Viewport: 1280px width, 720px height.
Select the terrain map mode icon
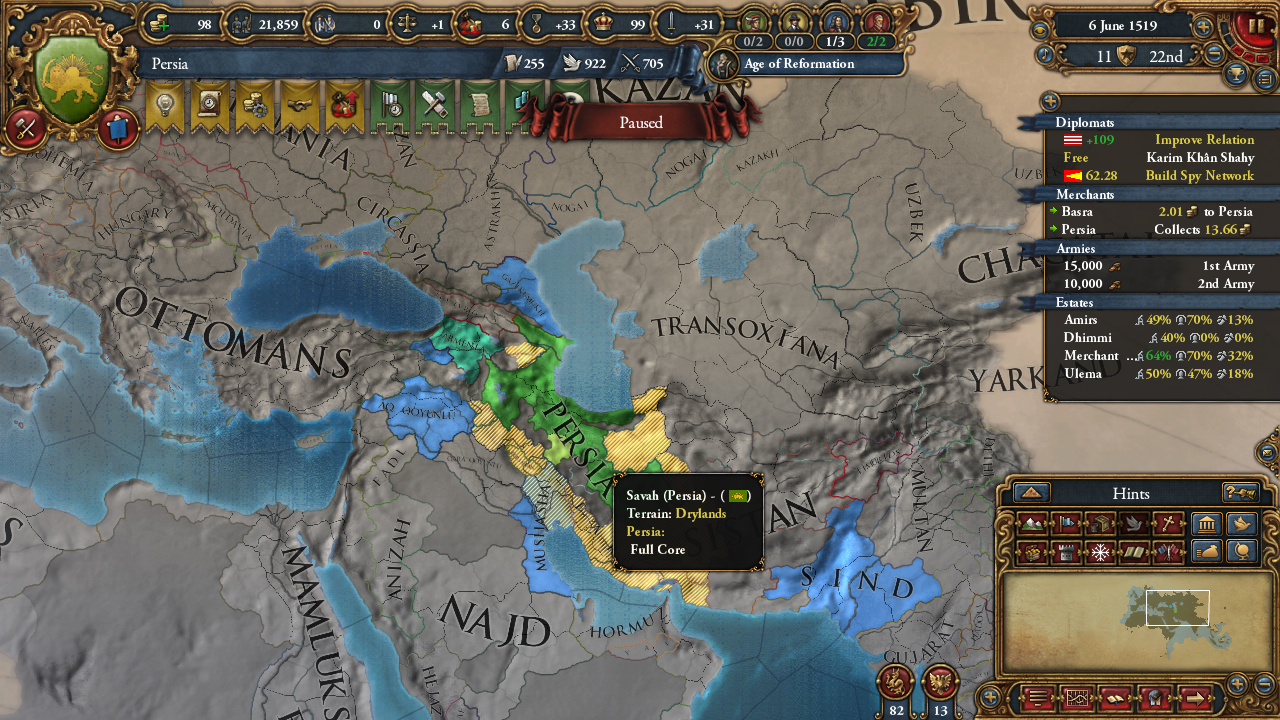coord(1034,523)
